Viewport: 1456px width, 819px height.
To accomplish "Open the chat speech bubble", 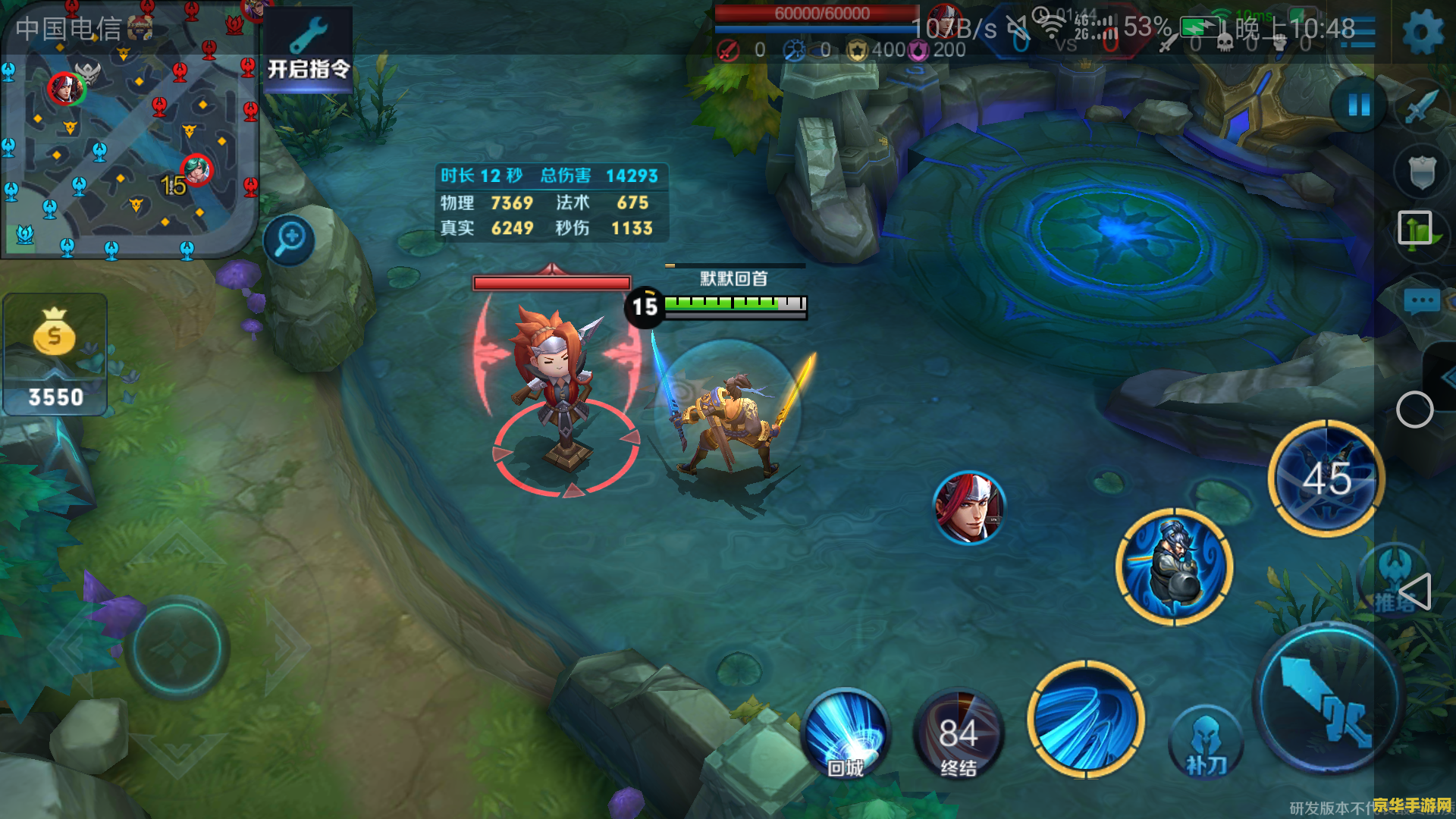I will [x=1421, y=302].
